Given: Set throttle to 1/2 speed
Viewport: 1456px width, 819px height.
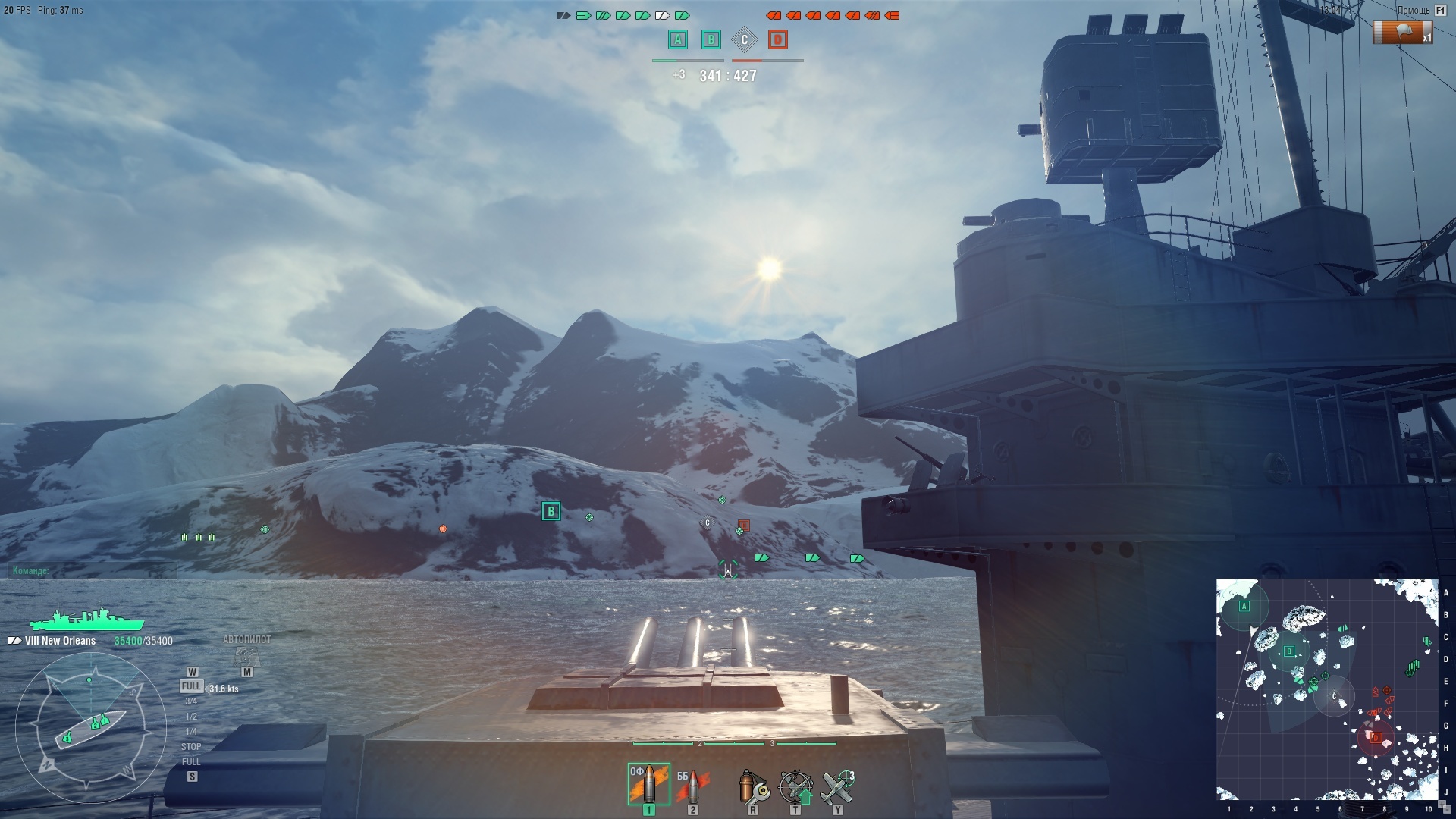Looking at the screenshot, I should click(191, 717).
